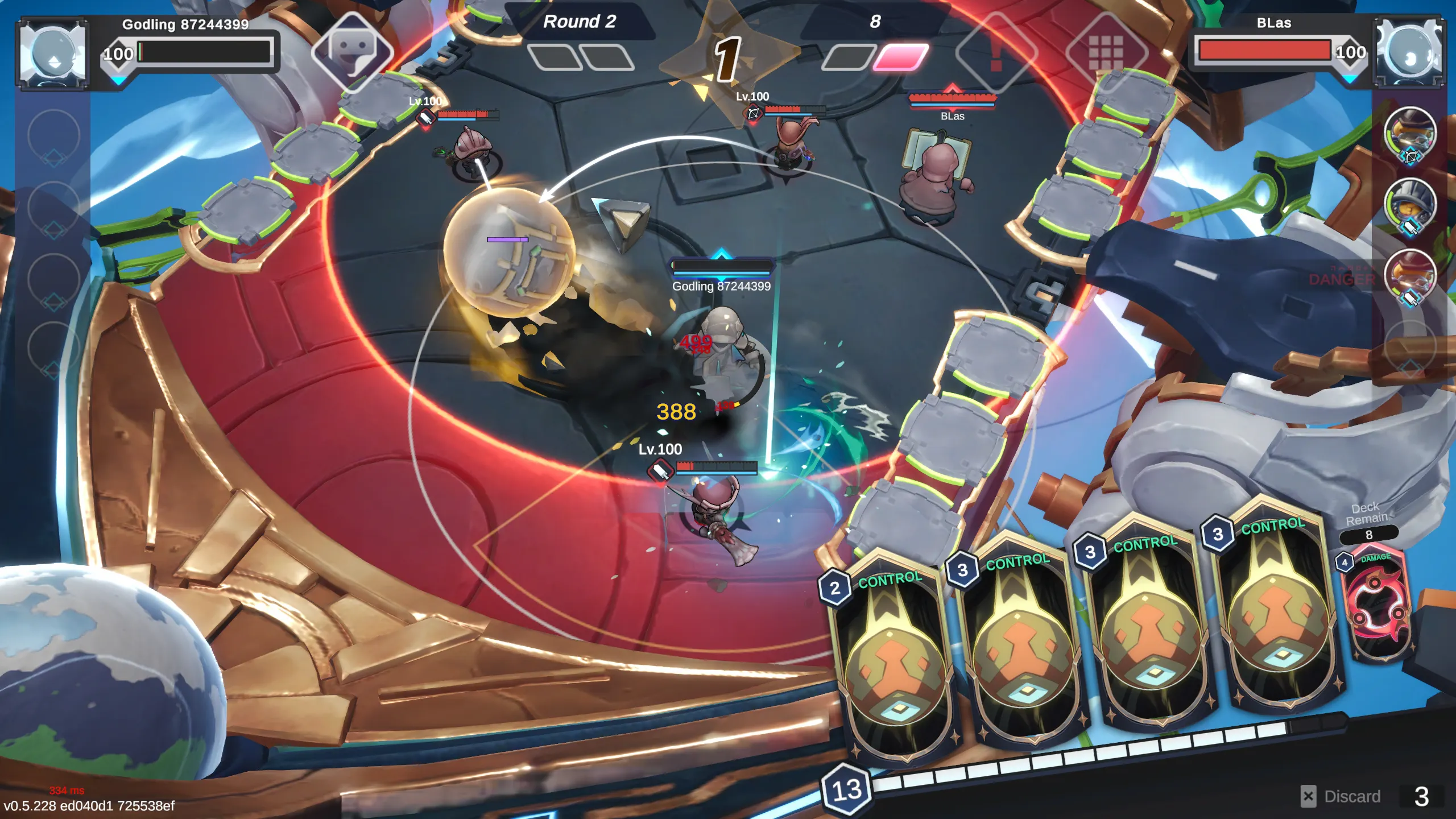Click the empty circular ability slot in left sidebar
Viewport: 1456px width, 819px height.
click(x=54, y=136)
